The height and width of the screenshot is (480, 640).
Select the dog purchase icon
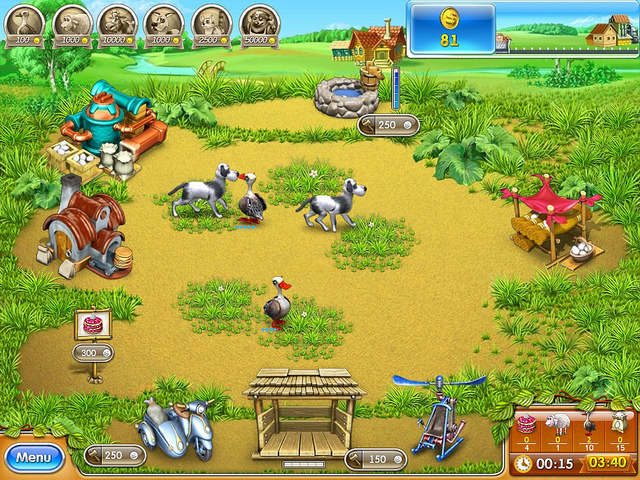[x=165, y=21]
